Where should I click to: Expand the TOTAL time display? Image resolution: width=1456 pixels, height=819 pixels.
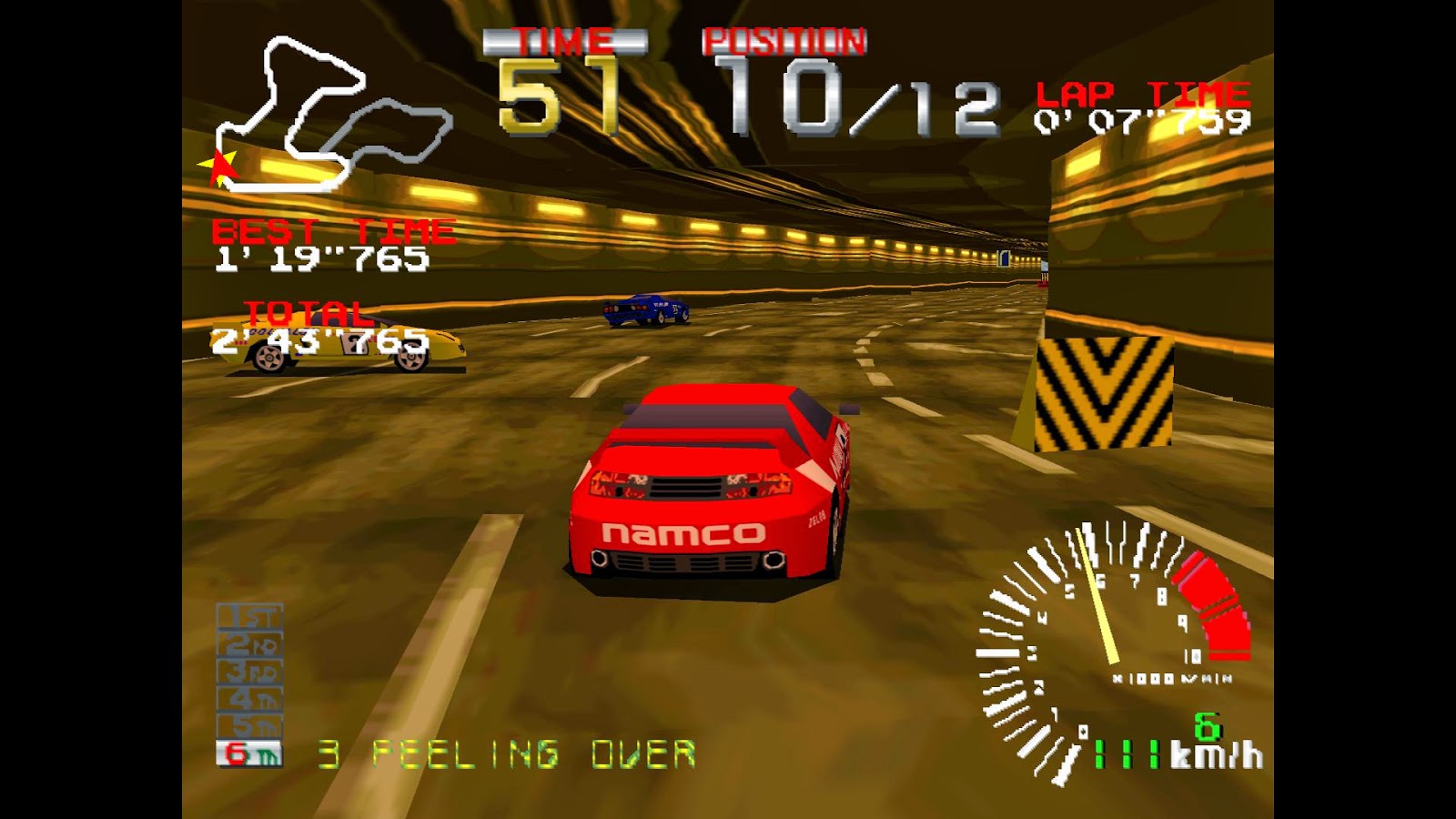coord(318,328)
